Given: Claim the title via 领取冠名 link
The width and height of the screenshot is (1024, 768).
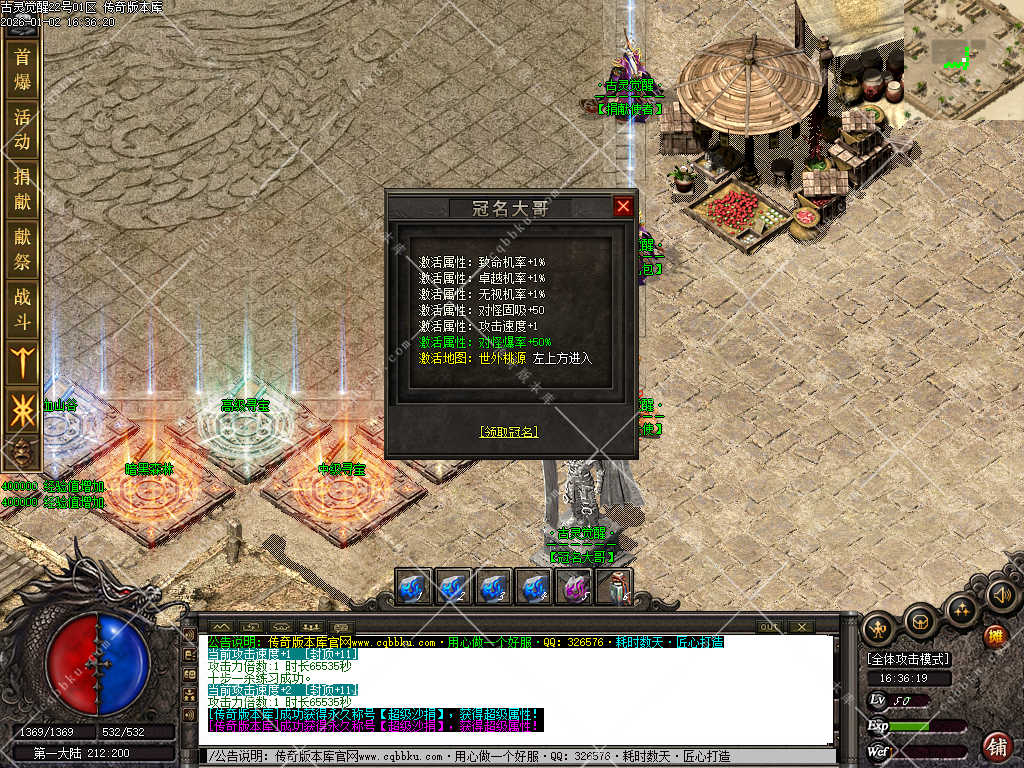Looking at the screenshot, I should tap(509, 432).
